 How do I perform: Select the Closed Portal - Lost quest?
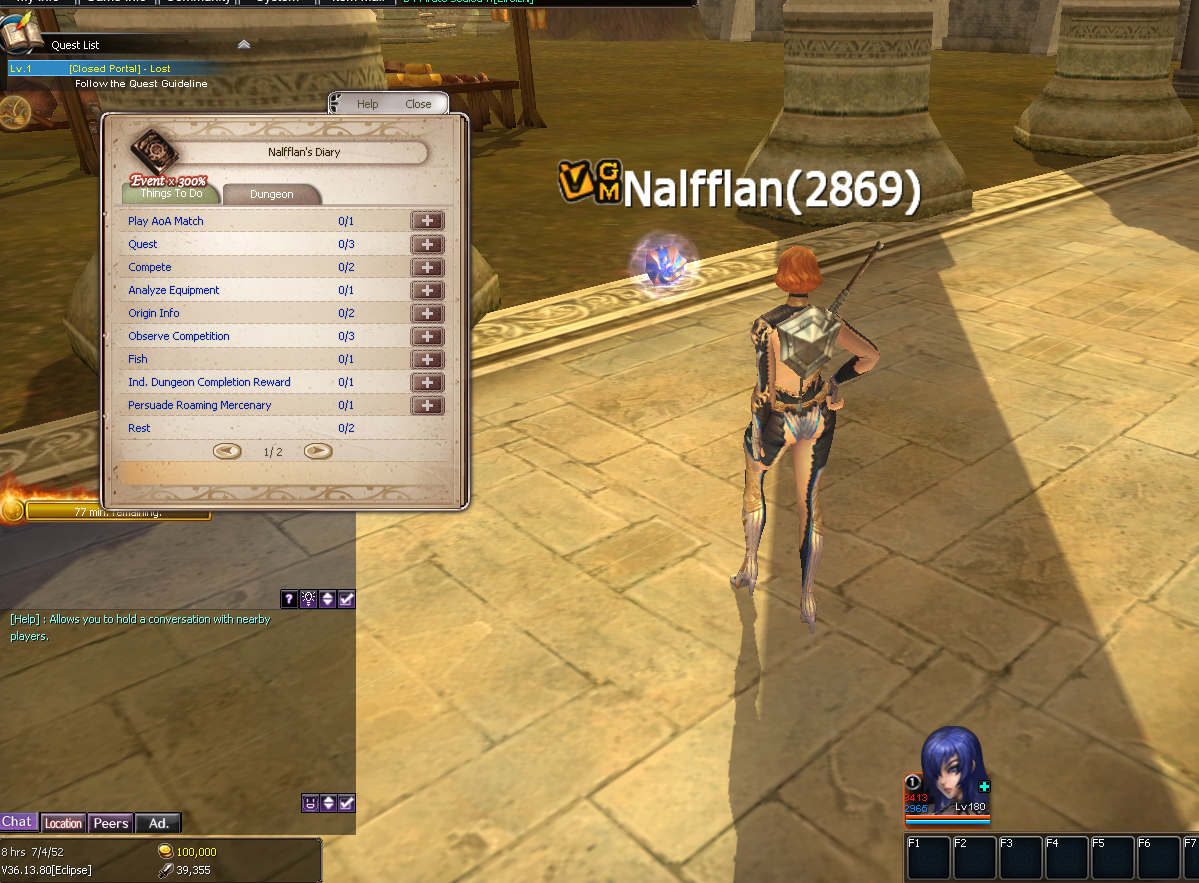120,68
